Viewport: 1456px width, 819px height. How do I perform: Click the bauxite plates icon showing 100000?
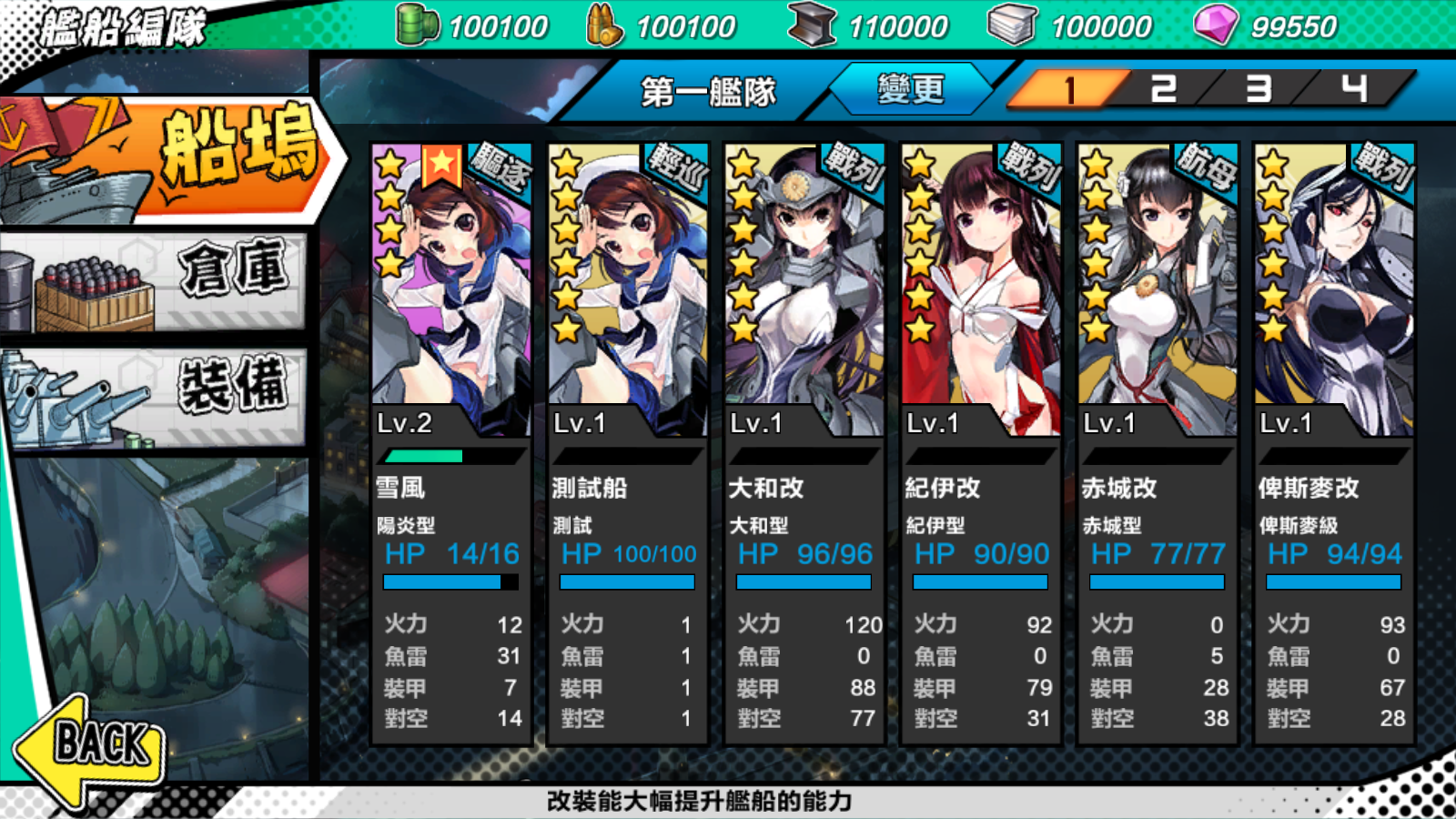[x=1010, y=25]
